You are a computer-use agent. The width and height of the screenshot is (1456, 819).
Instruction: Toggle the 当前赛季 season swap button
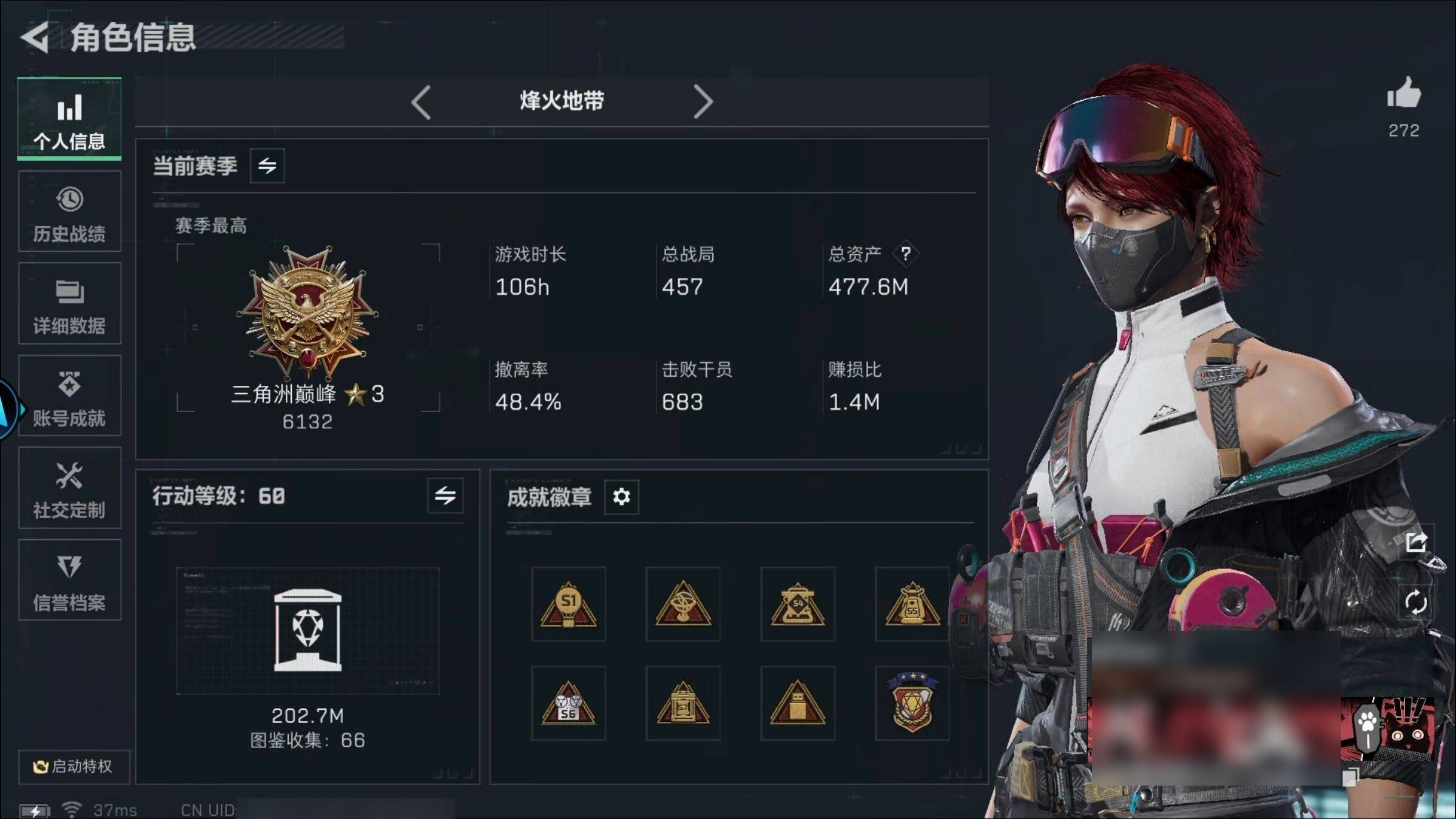pyautogui.click(x=267, y=166)
